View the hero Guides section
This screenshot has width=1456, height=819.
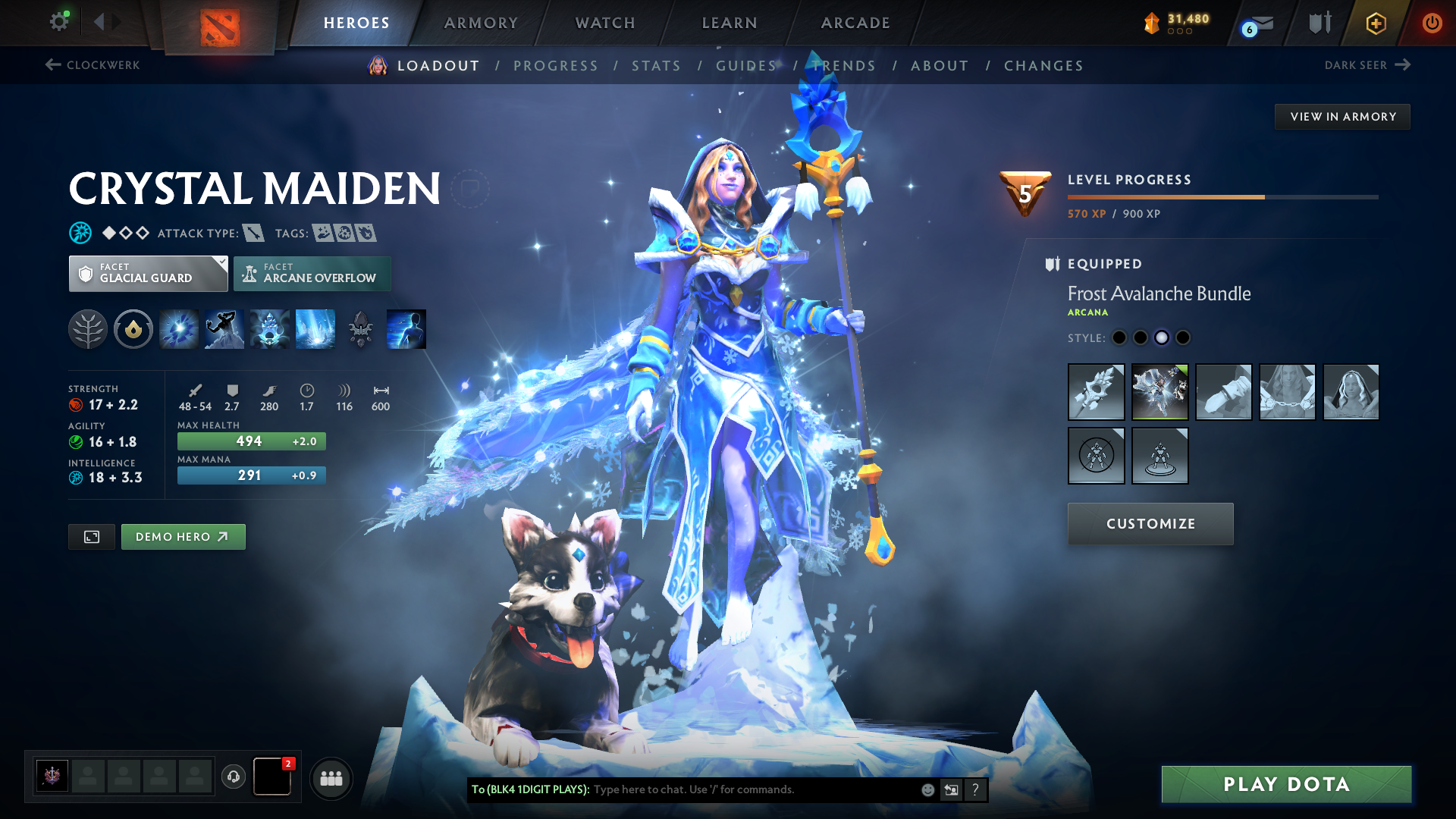(746, 66)
